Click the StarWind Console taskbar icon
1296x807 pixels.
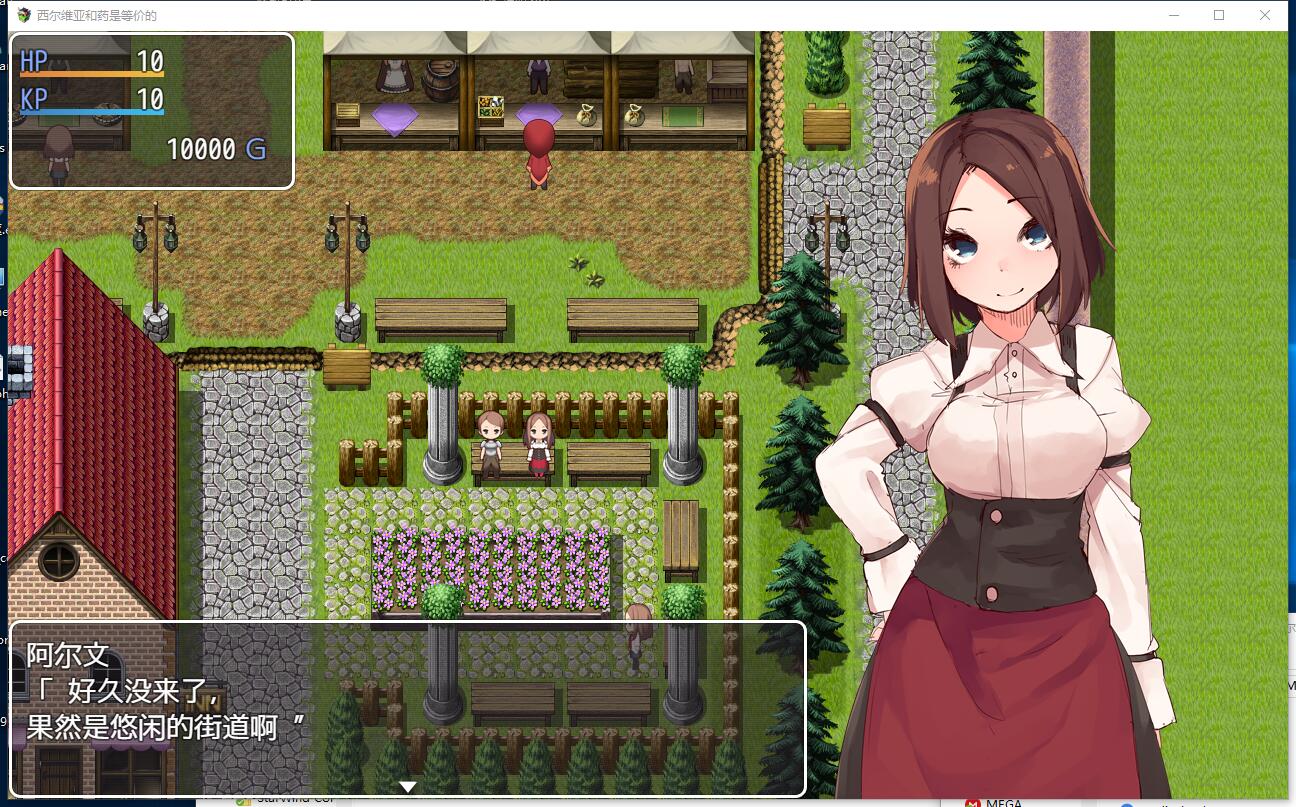[x=243, y=800]
